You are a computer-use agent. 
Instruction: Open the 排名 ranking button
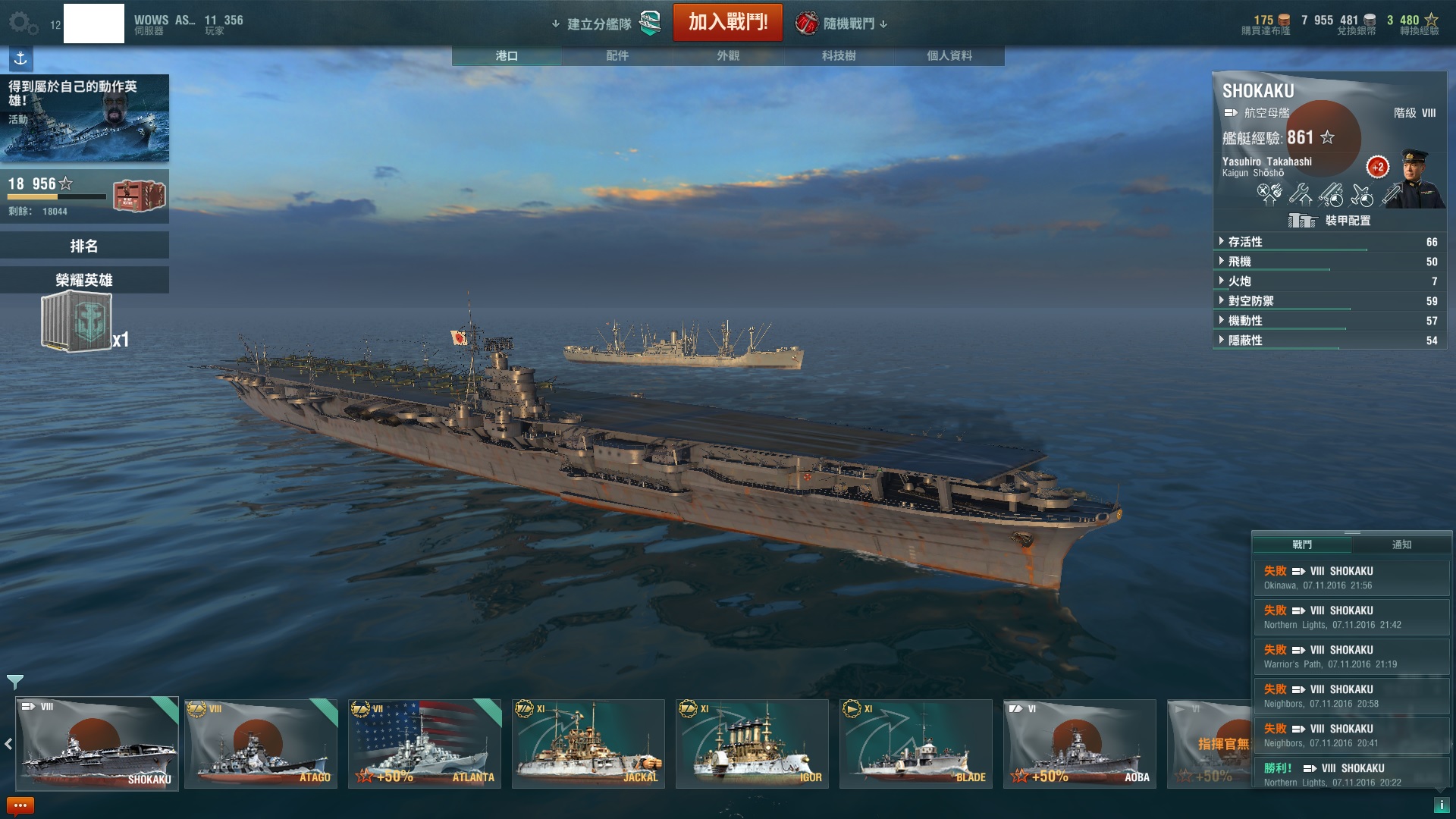pos(84,246)
